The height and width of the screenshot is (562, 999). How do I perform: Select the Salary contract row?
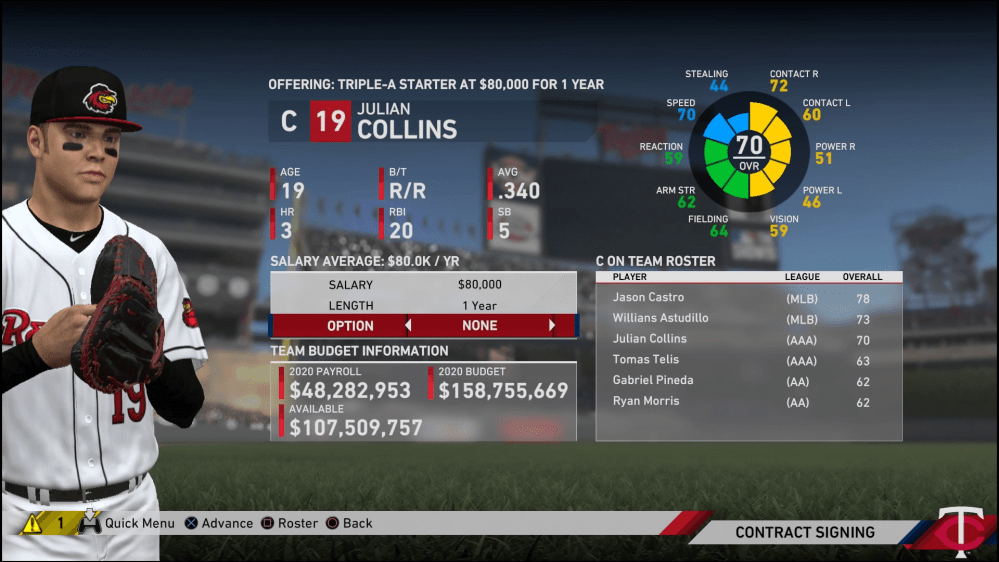[423, 285]
